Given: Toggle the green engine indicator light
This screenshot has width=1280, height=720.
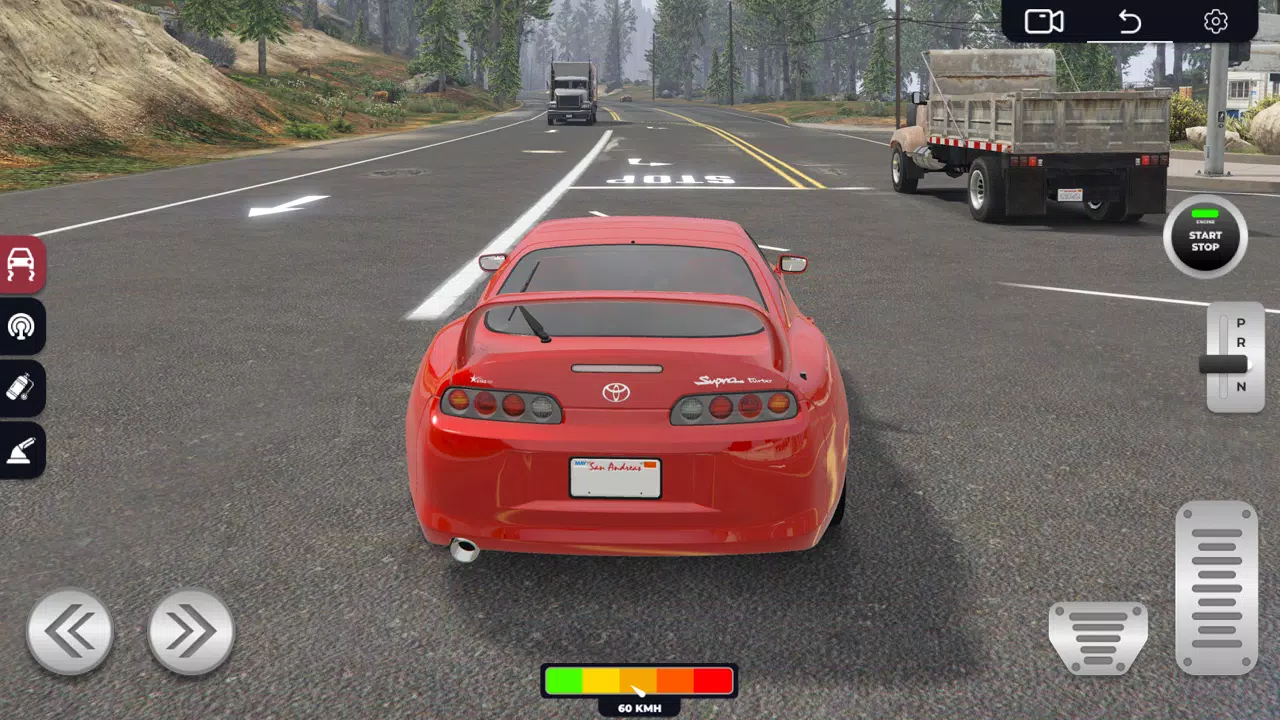Looking at the screenshot, I should pyautogui.click(x=1204, y=212).
